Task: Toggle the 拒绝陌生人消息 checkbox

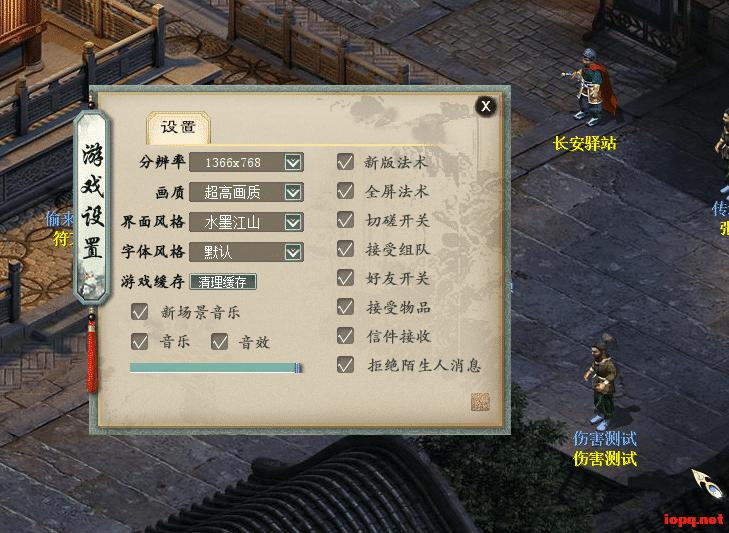Action: pyautogui.click(x=346, y=365)
